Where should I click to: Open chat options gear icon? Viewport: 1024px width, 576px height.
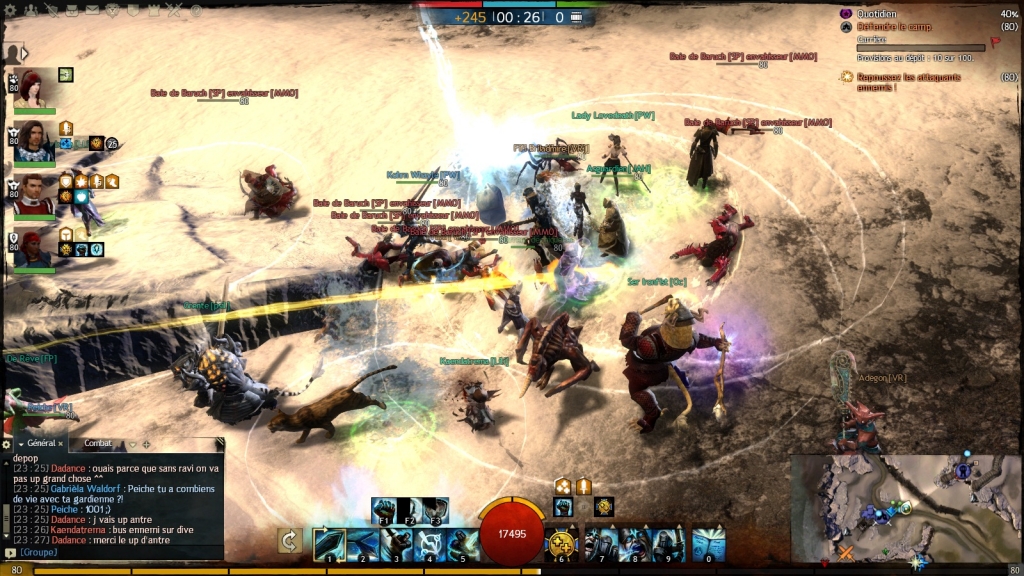pyautogui.click(x=7, y=443)
